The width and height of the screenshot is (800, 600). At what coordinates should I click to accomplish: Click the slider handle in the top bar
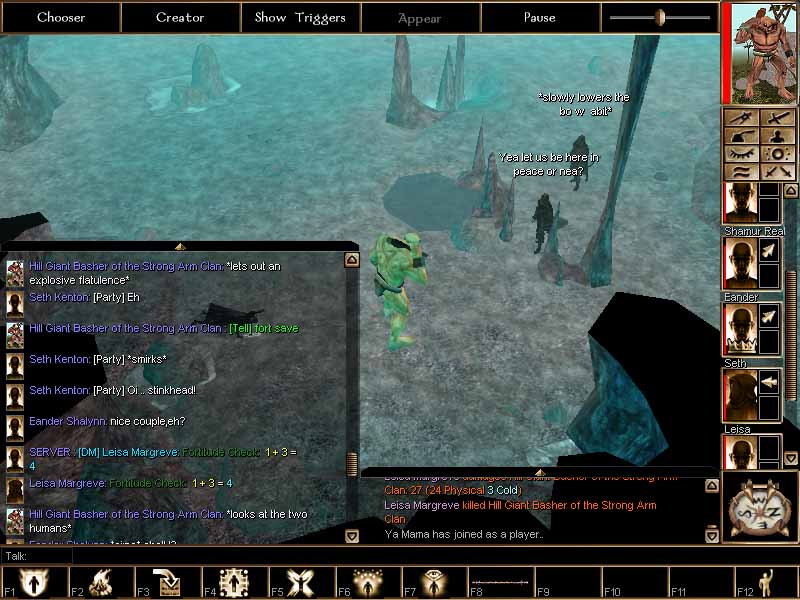[x=660, y=17]
